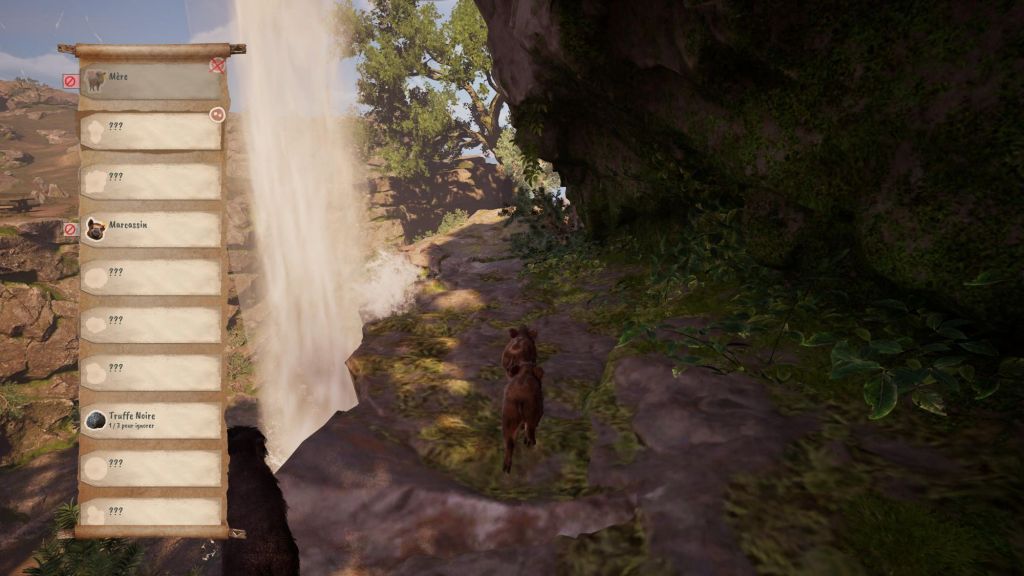Click the red ignore icon beside Marcassin

pyautogui.click(x=70, y=229)
